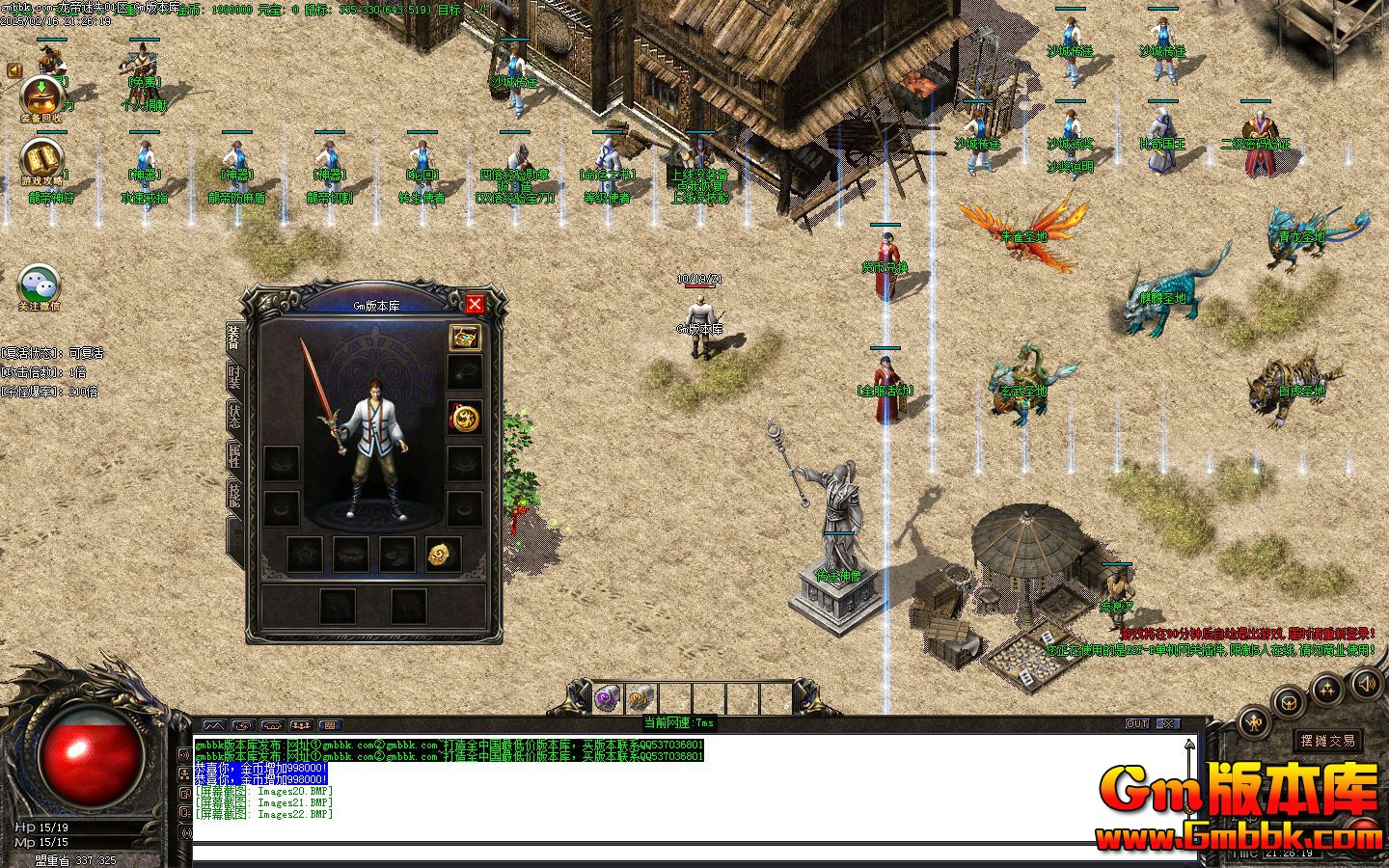
Task: Open the bag chest round button
Action: [x=1289, y=702]
